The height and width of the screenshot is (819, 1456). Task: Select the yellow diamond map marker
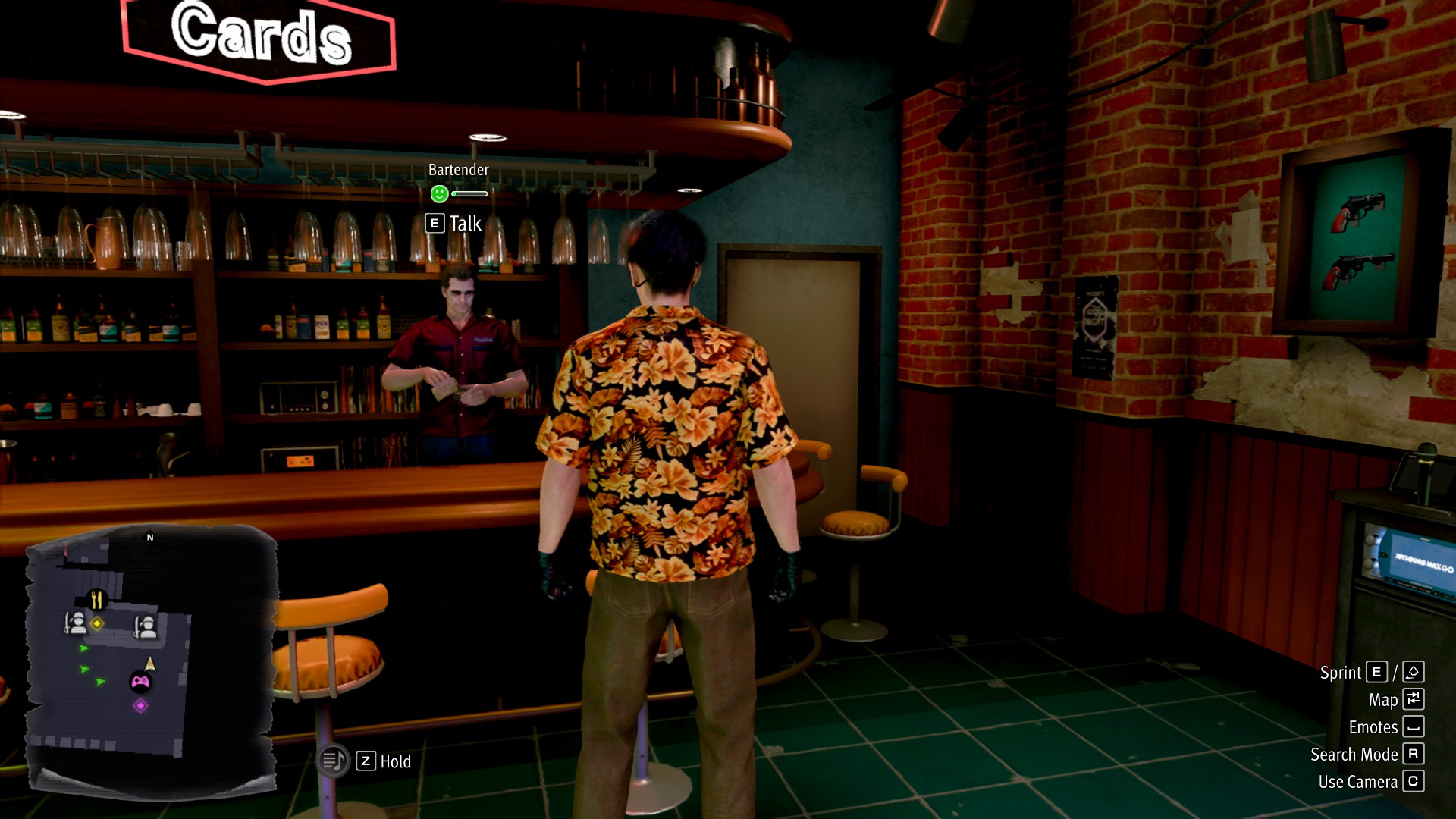(97, 623)
